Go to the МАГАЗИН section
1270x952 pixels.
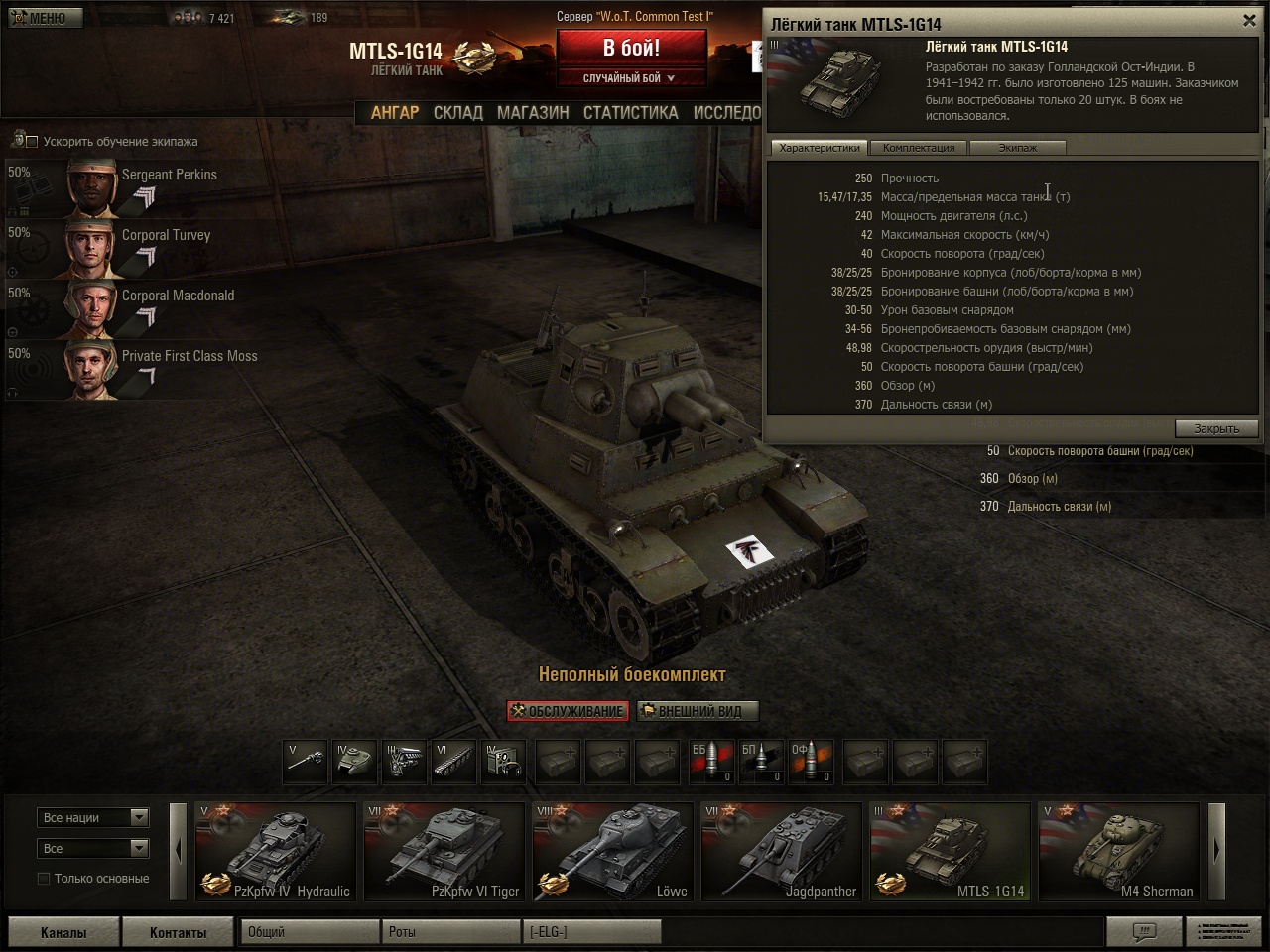tap(533, 113)
